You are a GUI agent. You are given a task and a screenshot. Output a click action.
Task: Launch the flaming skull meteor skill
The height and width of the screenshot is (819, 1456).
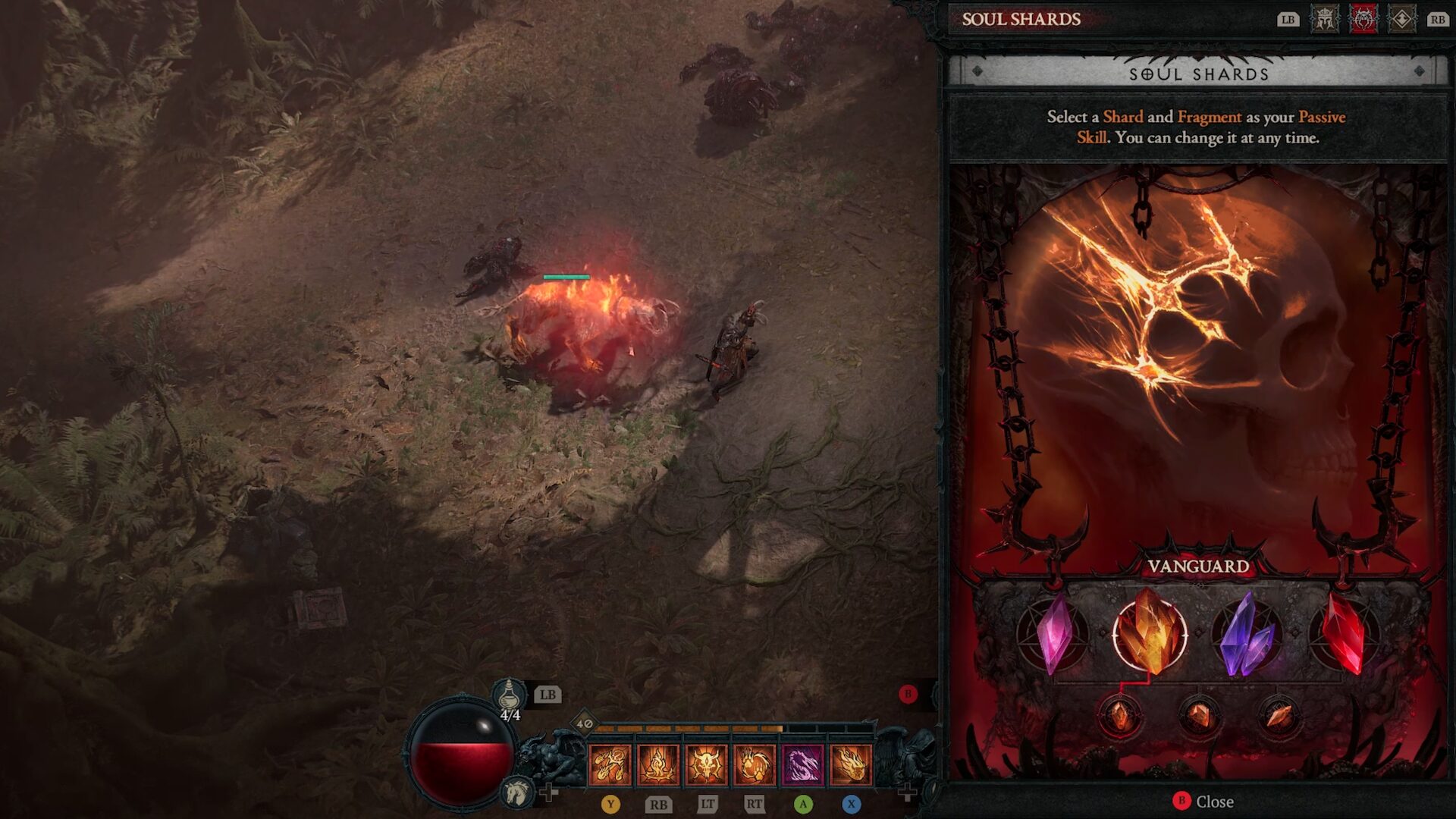click(851, 764)
